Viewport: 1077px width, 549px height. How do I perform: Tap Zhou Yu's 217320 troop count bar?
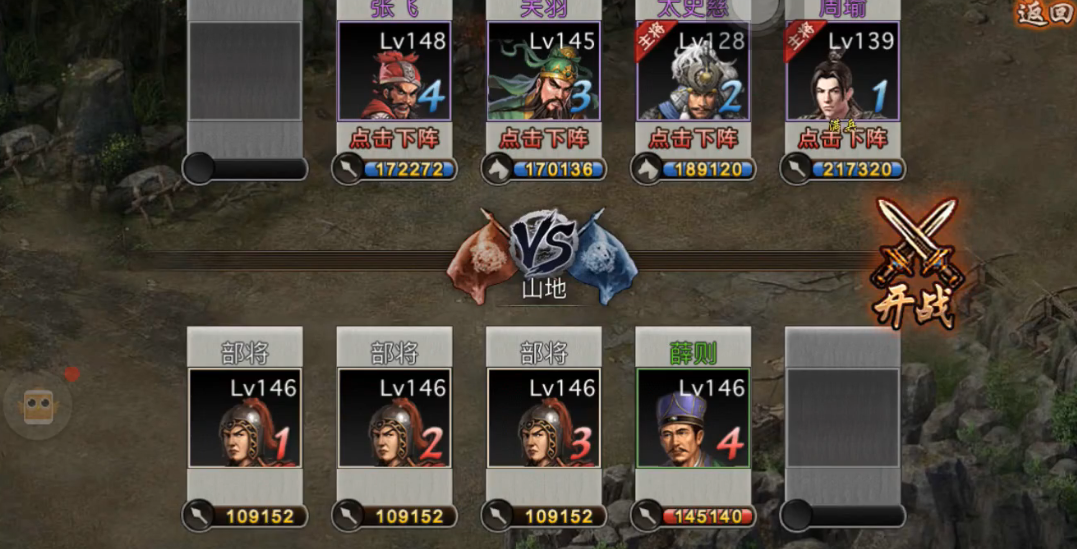(x=853, y=169)
